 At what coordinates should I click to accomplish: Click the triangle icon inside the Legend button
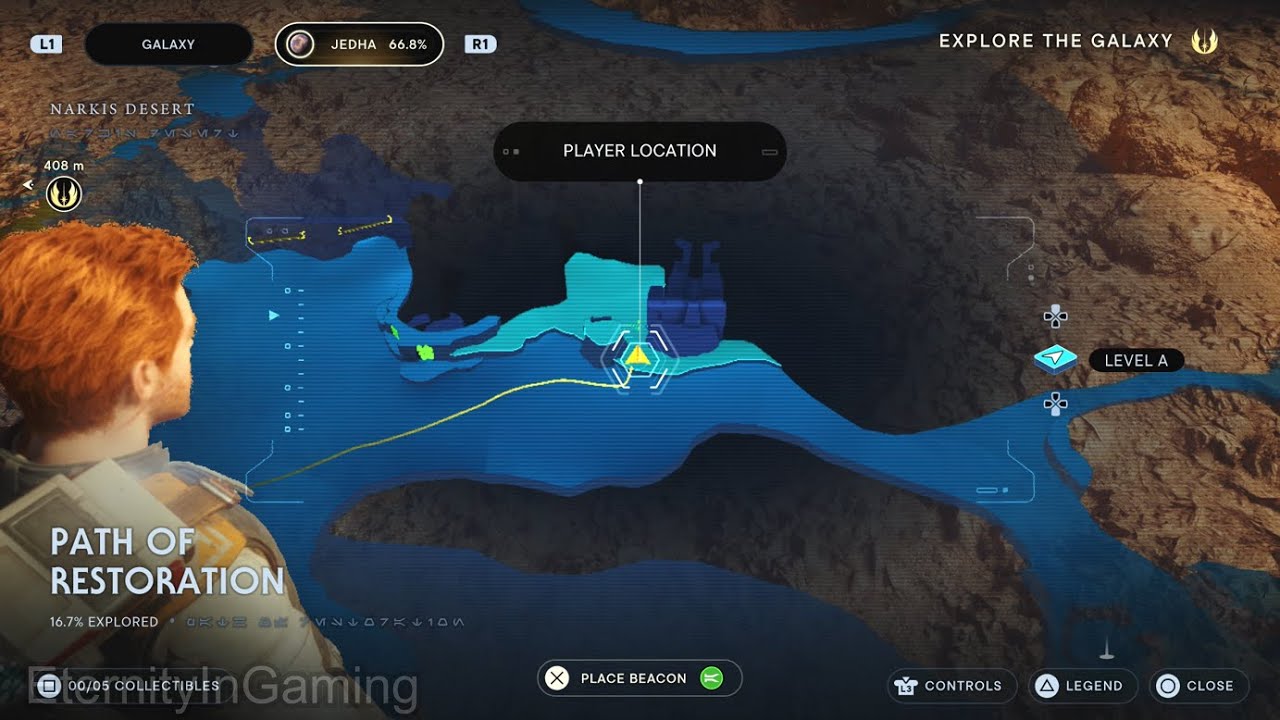(1046, 686)
